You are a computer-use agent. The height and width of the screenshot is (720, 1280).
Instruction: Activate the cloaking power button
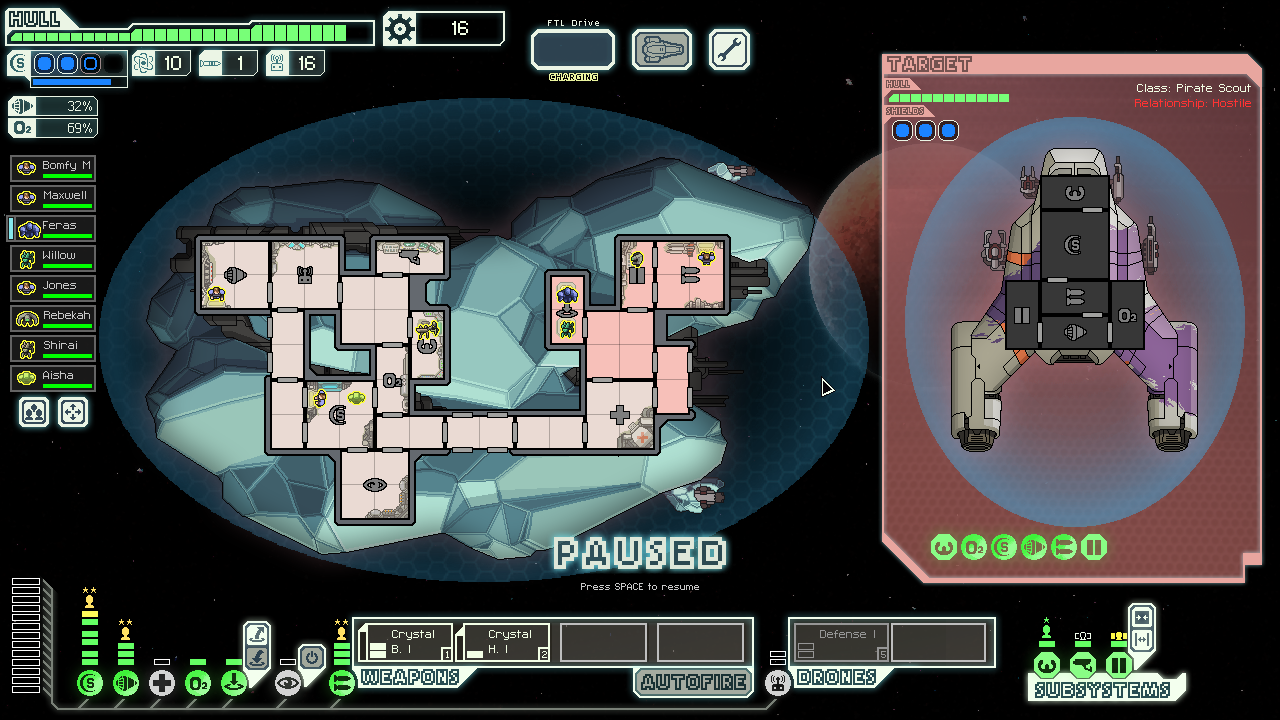tap(312, 657)
